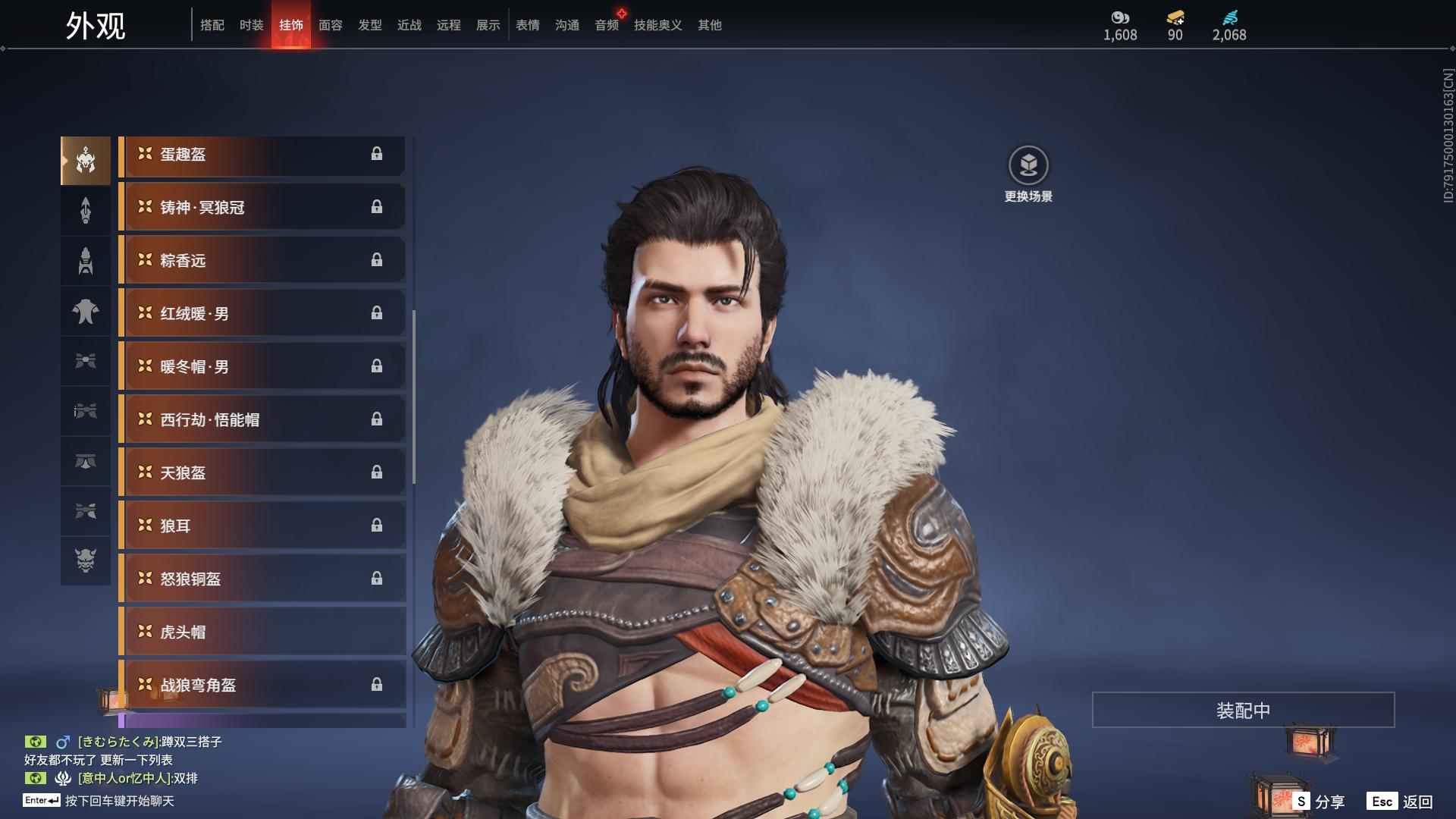1456x819 pixels.
Task: Click the 装配中 equip button
Action: point(1243,711)
